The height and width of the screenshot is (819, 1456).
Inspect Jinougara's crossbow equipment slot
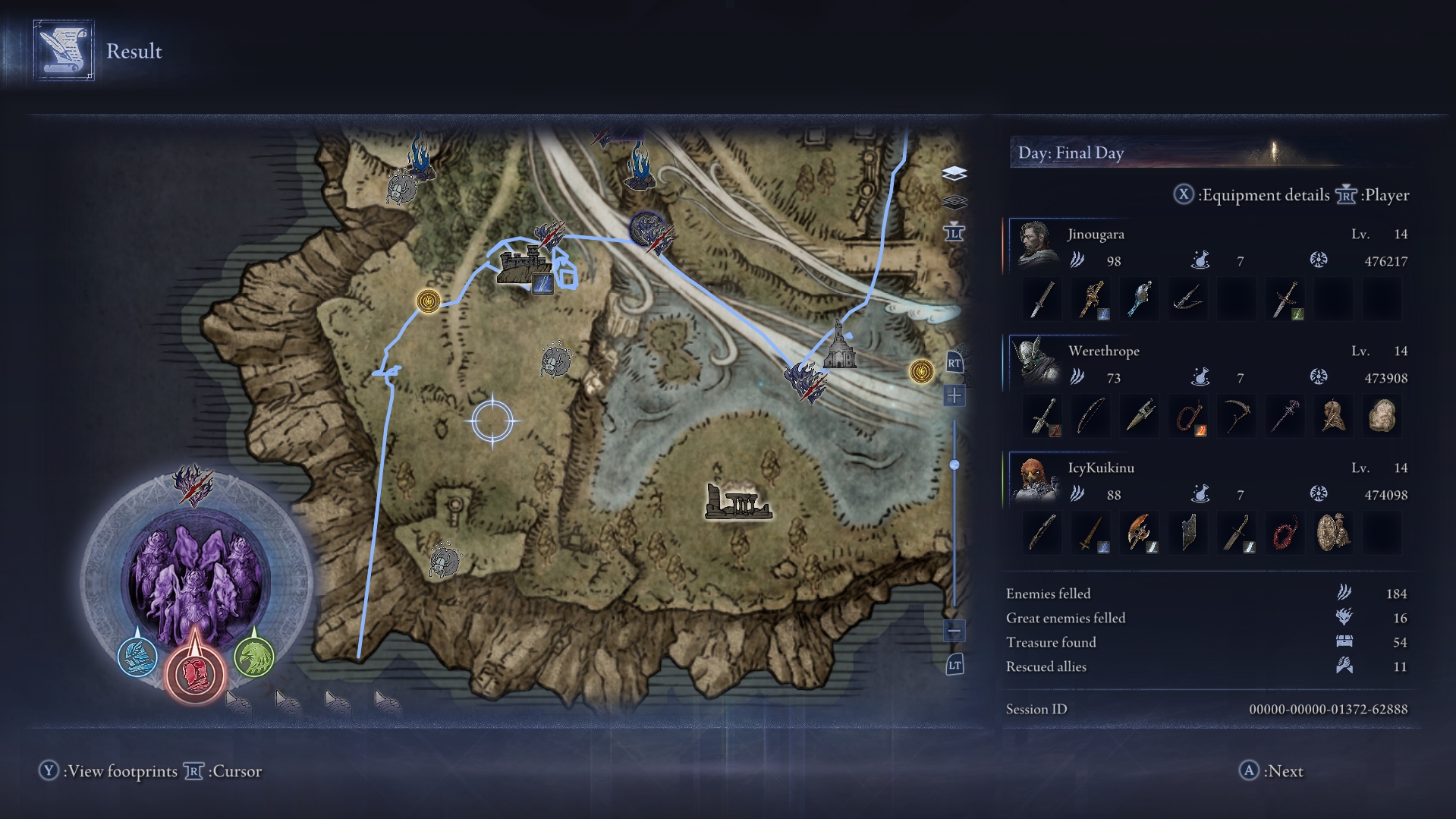click(x=1187, y=299)
